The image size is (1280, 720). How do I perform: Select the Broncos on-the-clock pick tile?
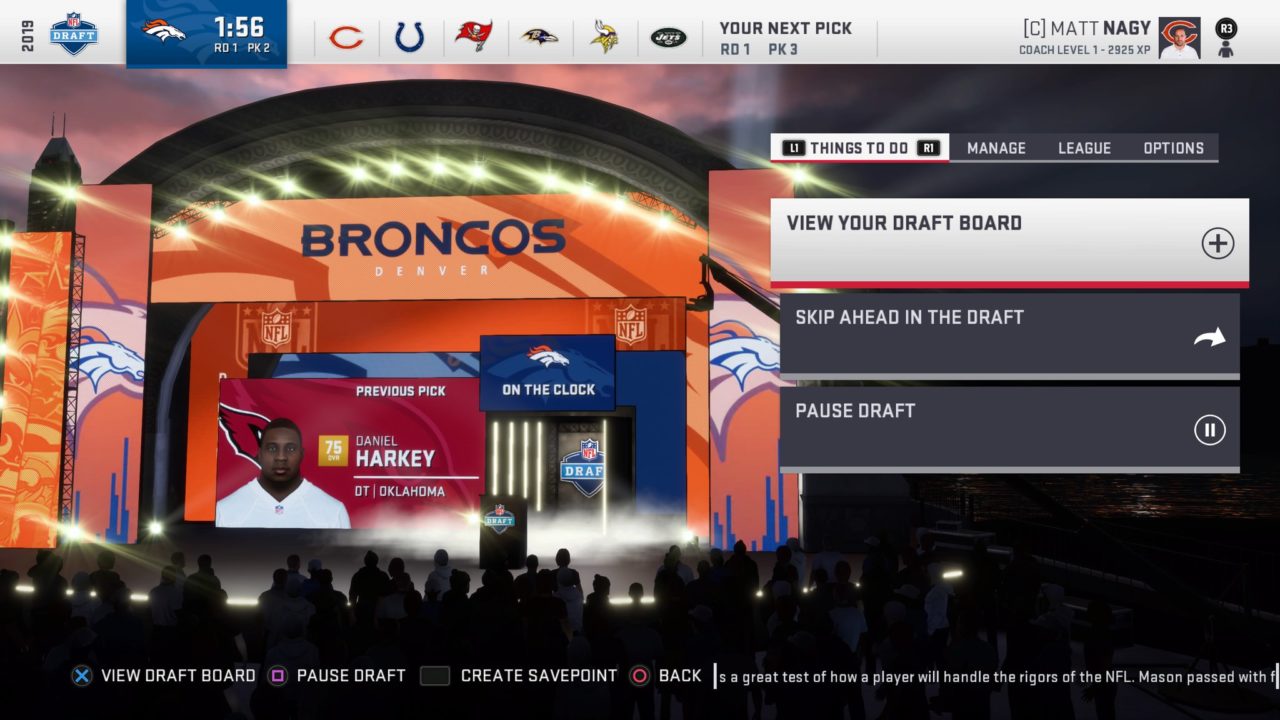click(206, 34)
